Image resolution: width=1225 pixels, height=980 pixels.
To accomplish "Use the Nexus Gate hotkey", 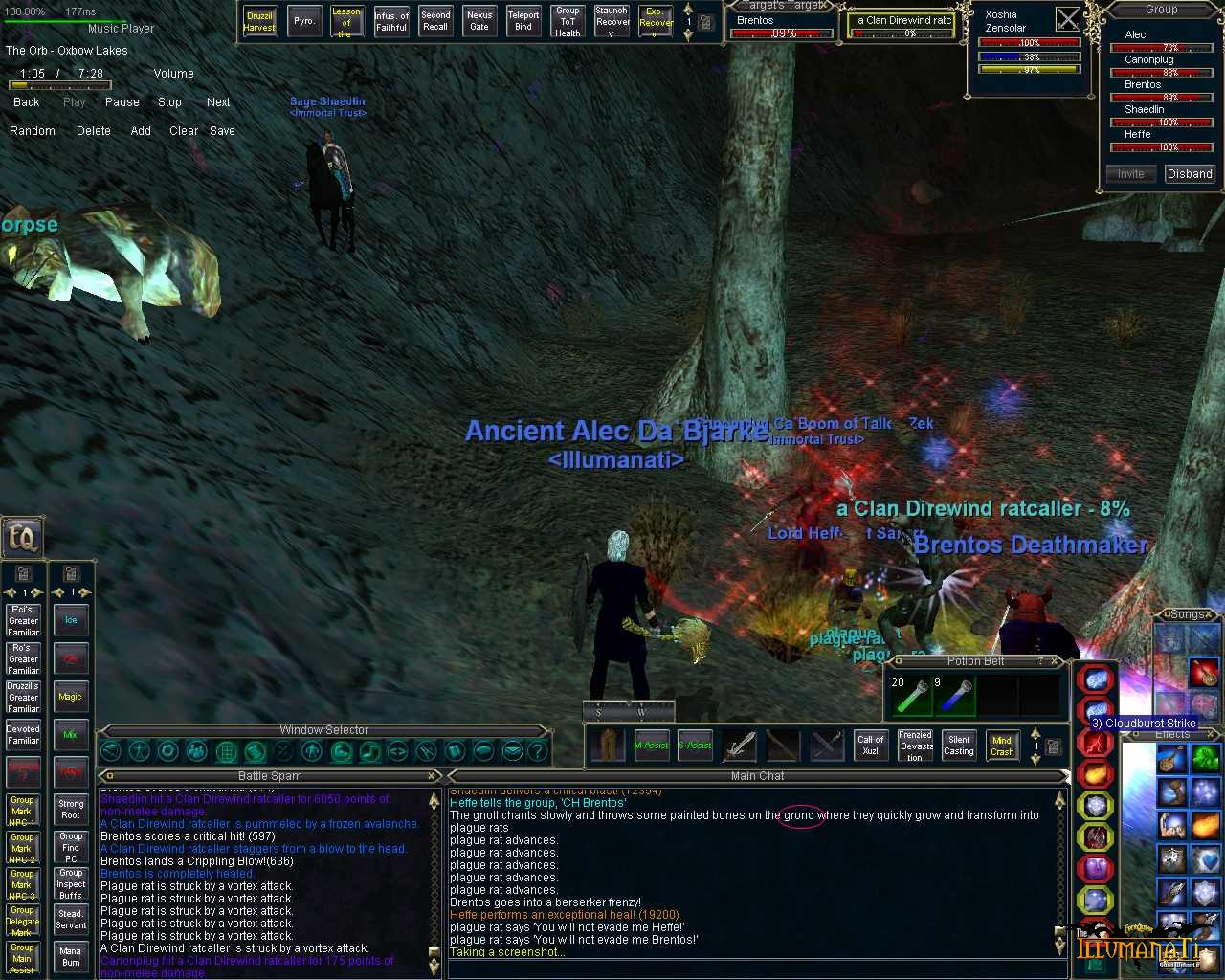I will (479, 21).
